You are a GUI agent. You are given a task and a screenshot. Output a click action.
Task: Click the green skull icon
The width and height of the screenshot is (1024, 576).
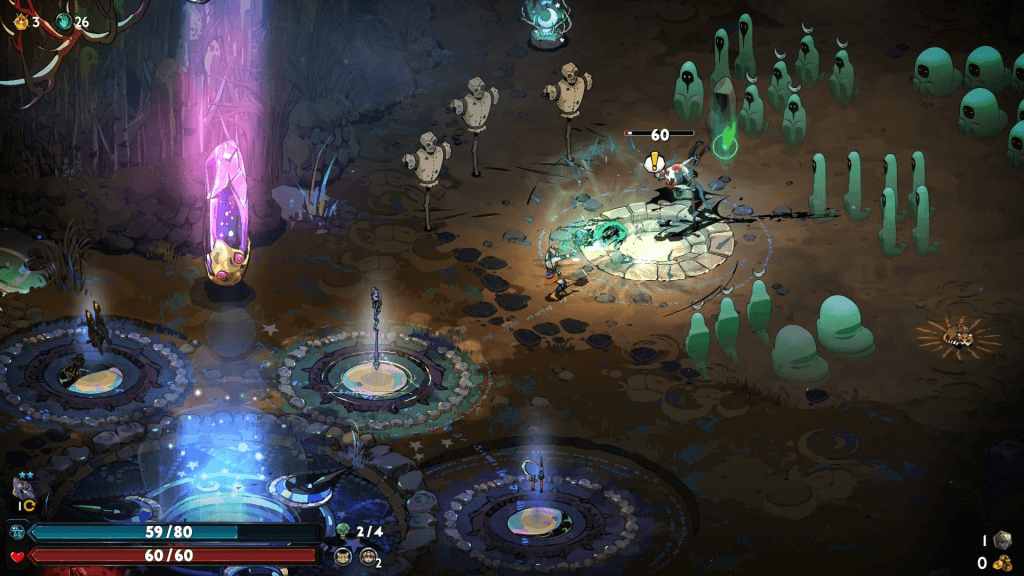[x=344, y=531]
